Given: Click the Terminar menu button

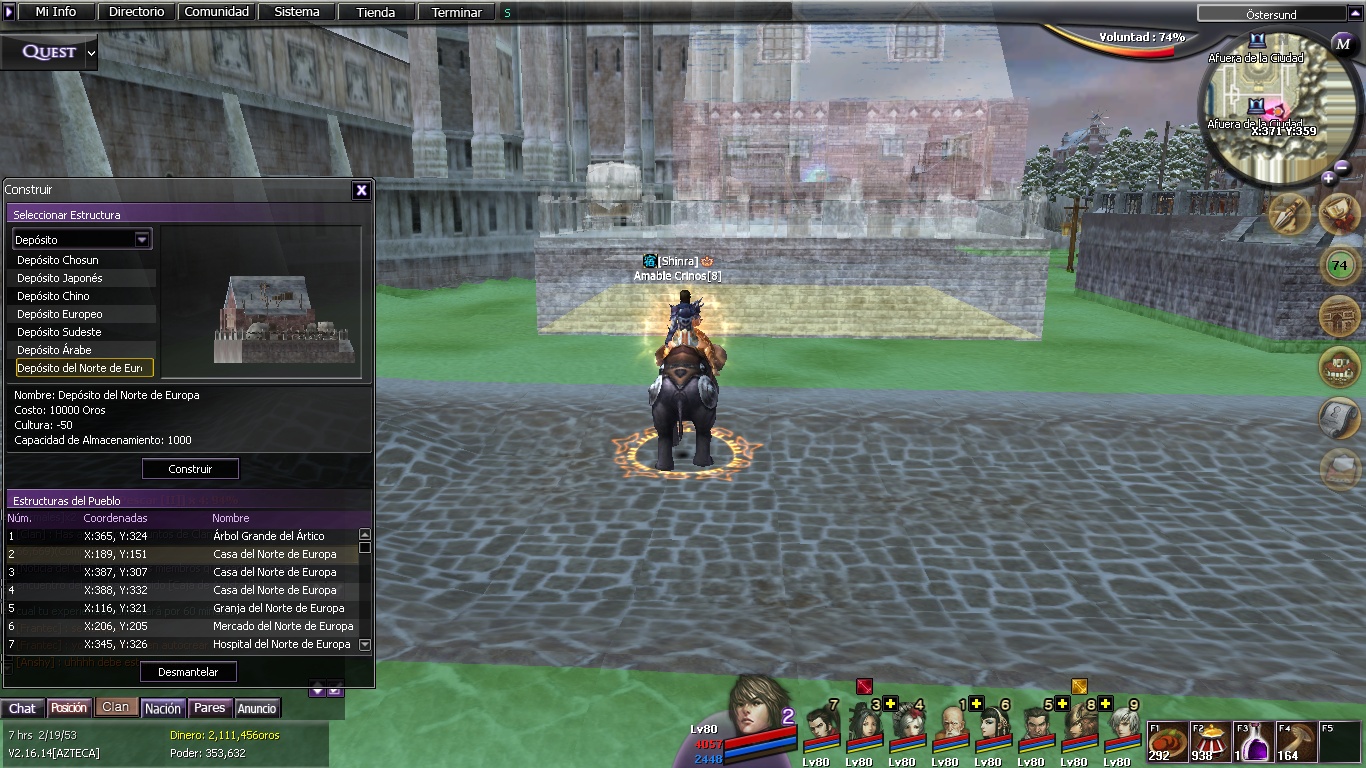Looking at the screenshot, I should point(456,12).
